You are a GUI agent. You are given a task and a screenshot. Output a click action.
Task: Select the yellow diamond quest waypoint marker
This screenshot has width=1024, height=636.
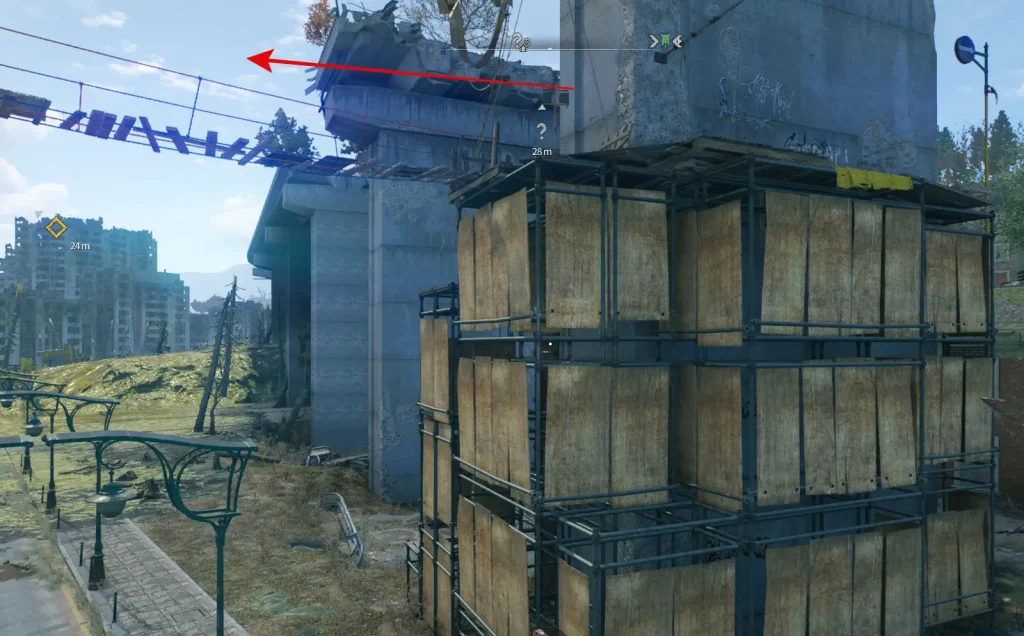(x=56, y=228)
